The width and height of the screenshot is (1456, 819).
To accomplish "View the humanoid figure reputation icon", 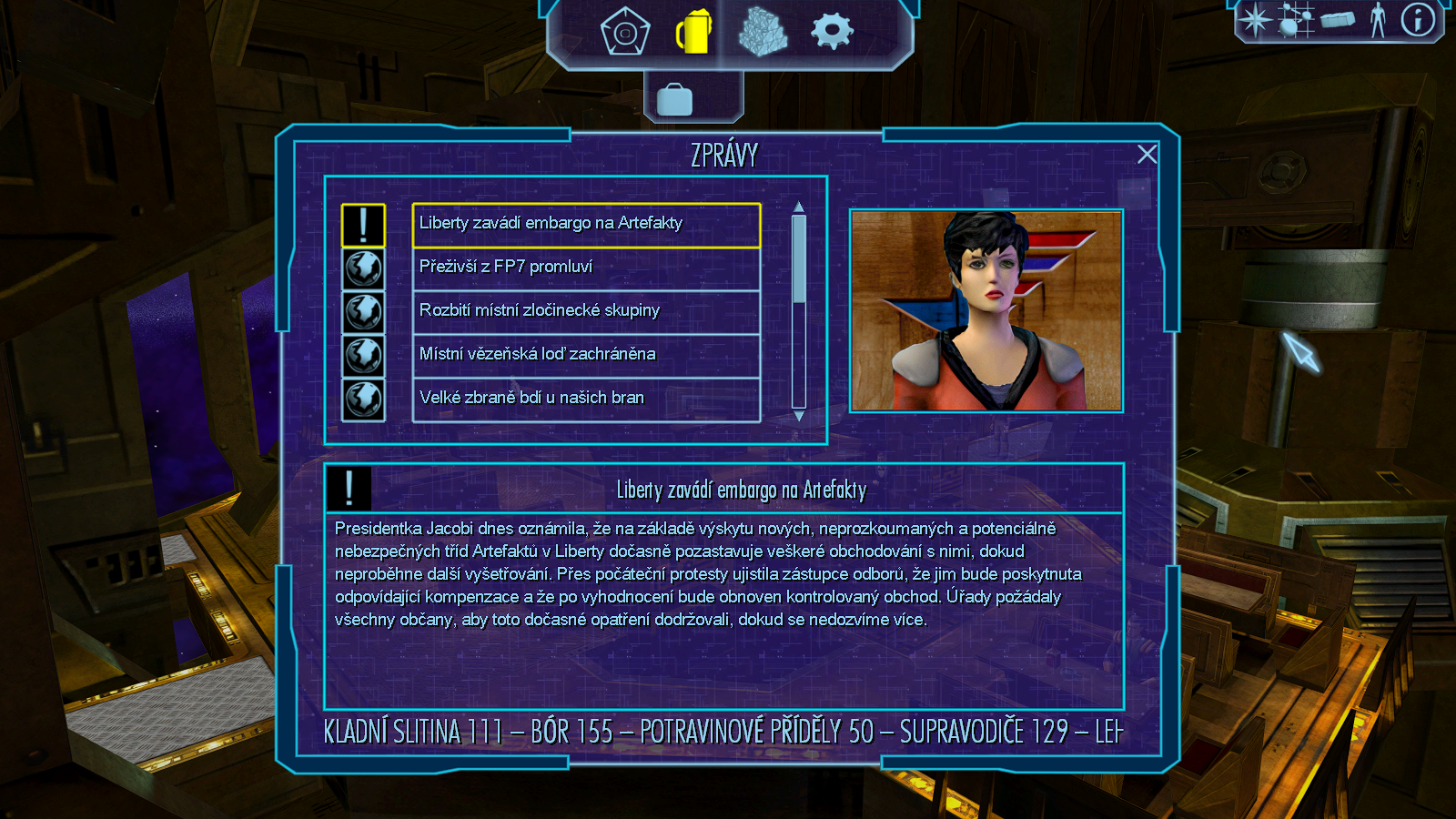I will coord(1378,20).
